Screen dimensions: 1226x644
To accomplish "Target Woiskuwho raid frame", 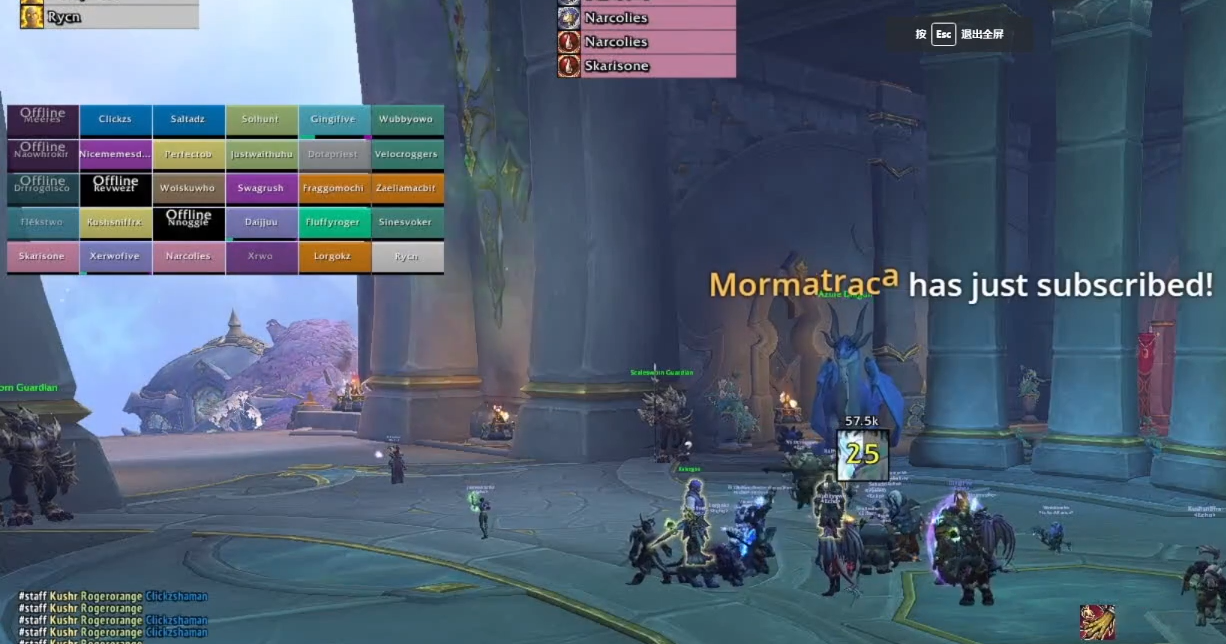I will click(x=188, y=188).
